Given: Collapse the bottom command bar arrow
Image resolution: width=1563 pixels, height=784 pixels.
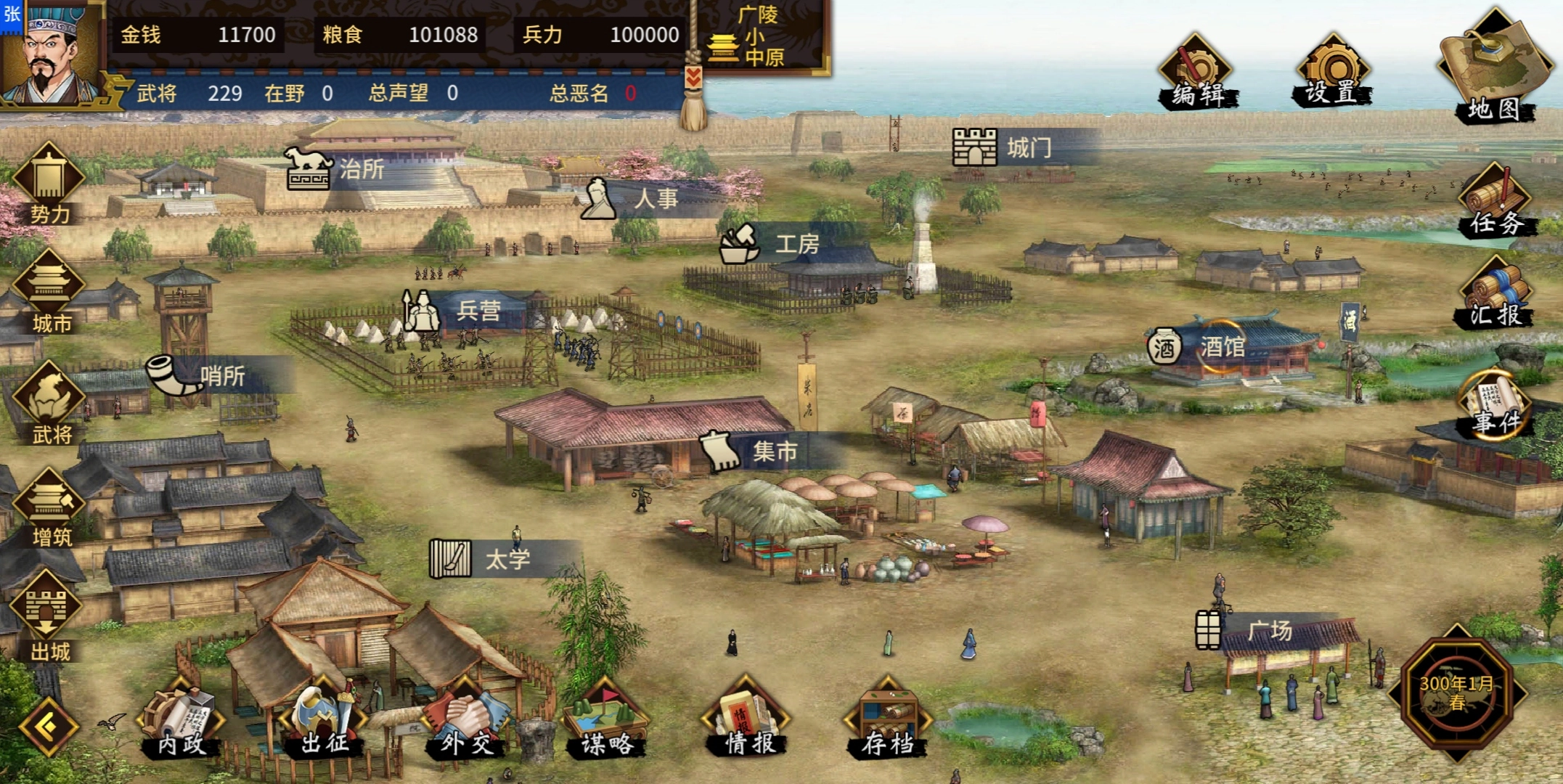Looking at the screenshot, I should (48, 727).
